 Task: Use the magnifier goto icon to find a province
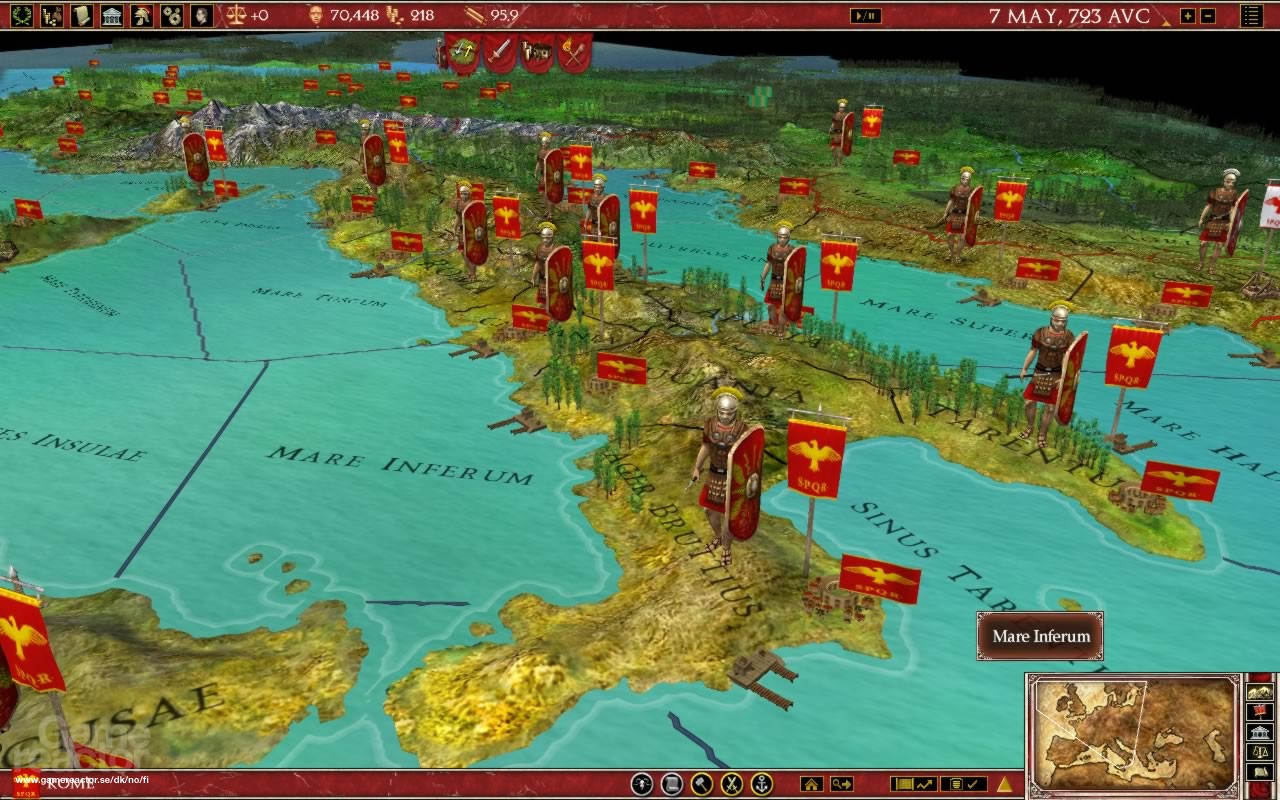tap(841, 783)
